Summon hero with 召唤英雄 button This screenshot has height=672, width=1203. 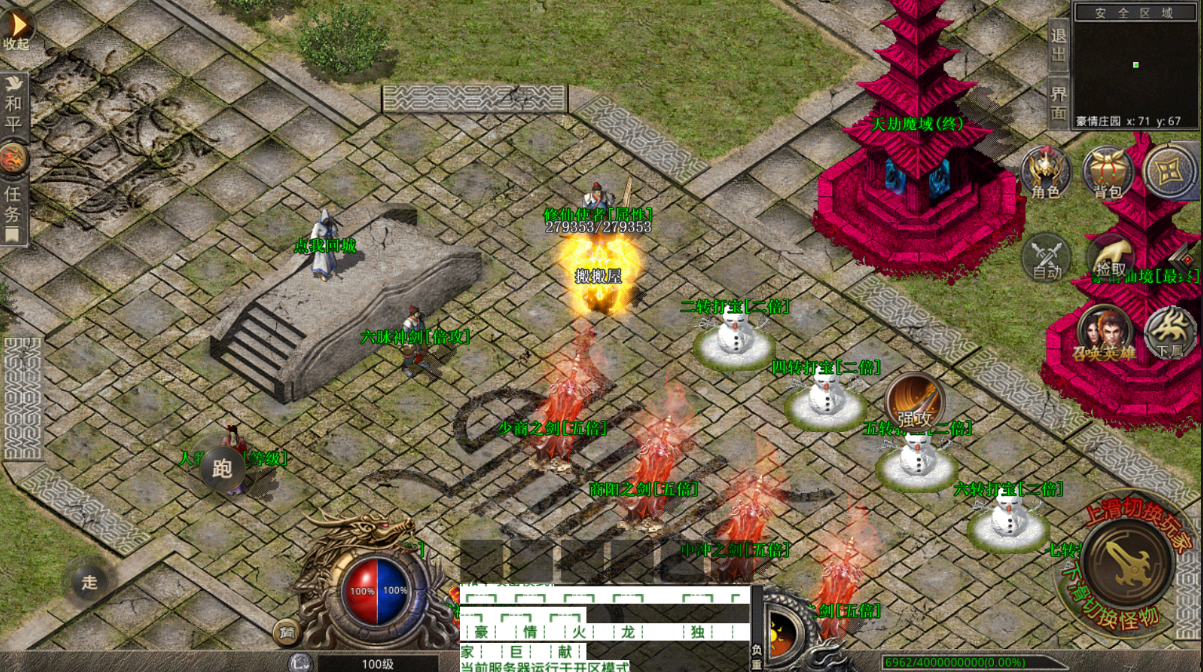1104,333
